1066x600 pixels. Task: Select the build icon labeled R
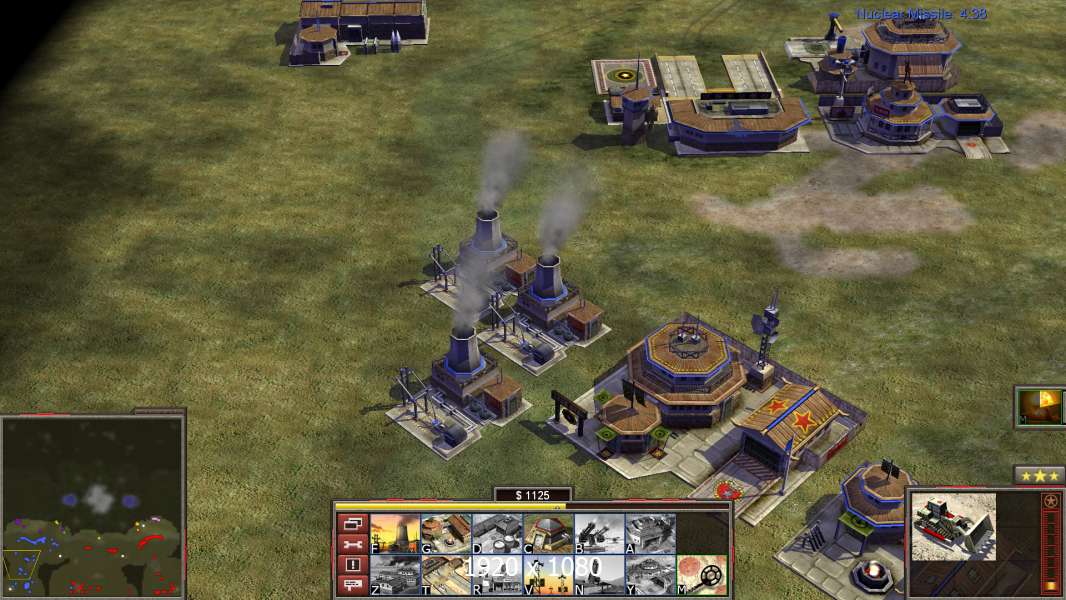click(497, 574)
